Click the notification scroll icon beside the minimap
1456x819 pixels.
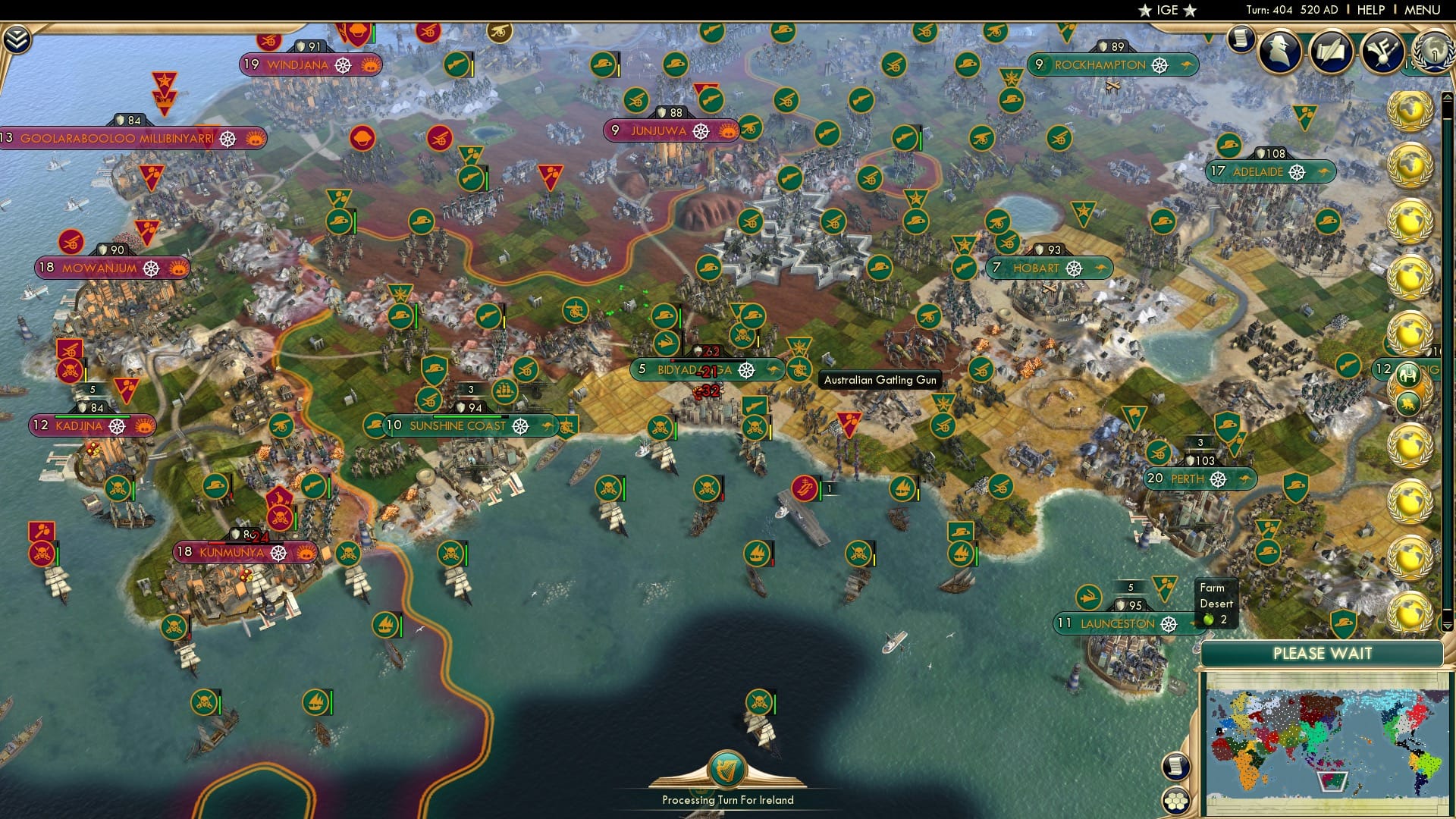tap(1176, 767)
